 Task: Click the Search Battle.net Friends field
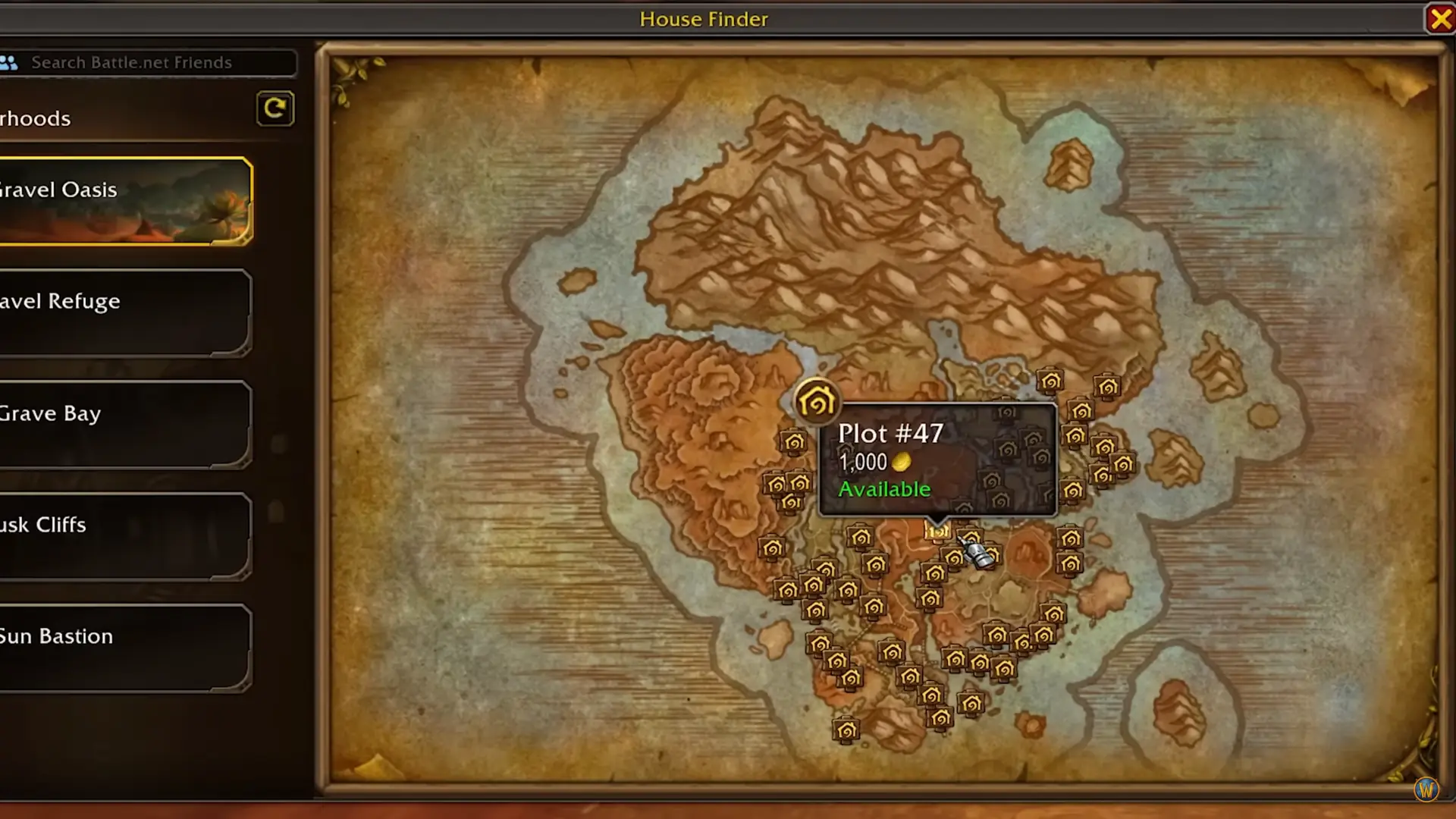pos(152,63)
